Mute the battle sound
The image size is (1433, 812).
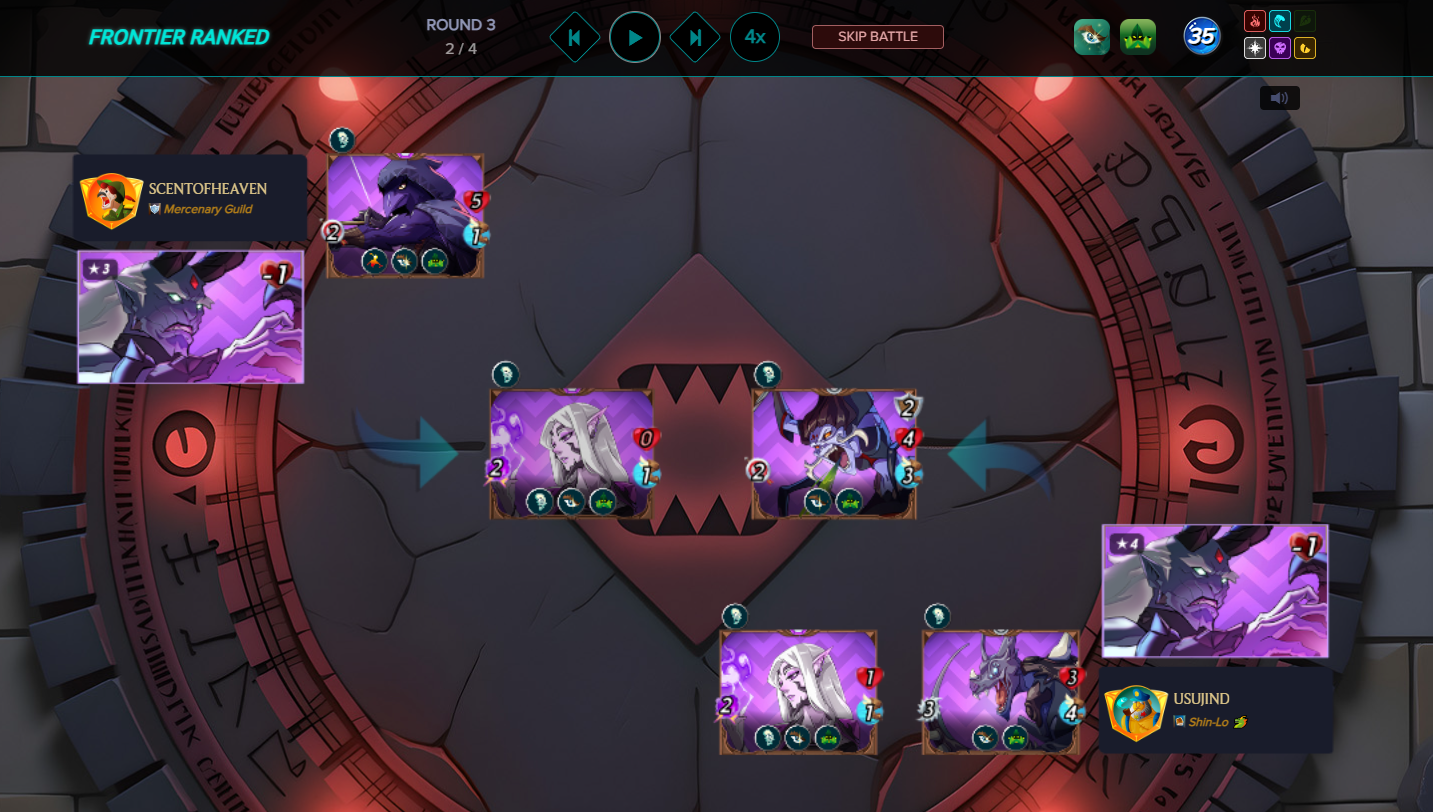[1279, 98]
